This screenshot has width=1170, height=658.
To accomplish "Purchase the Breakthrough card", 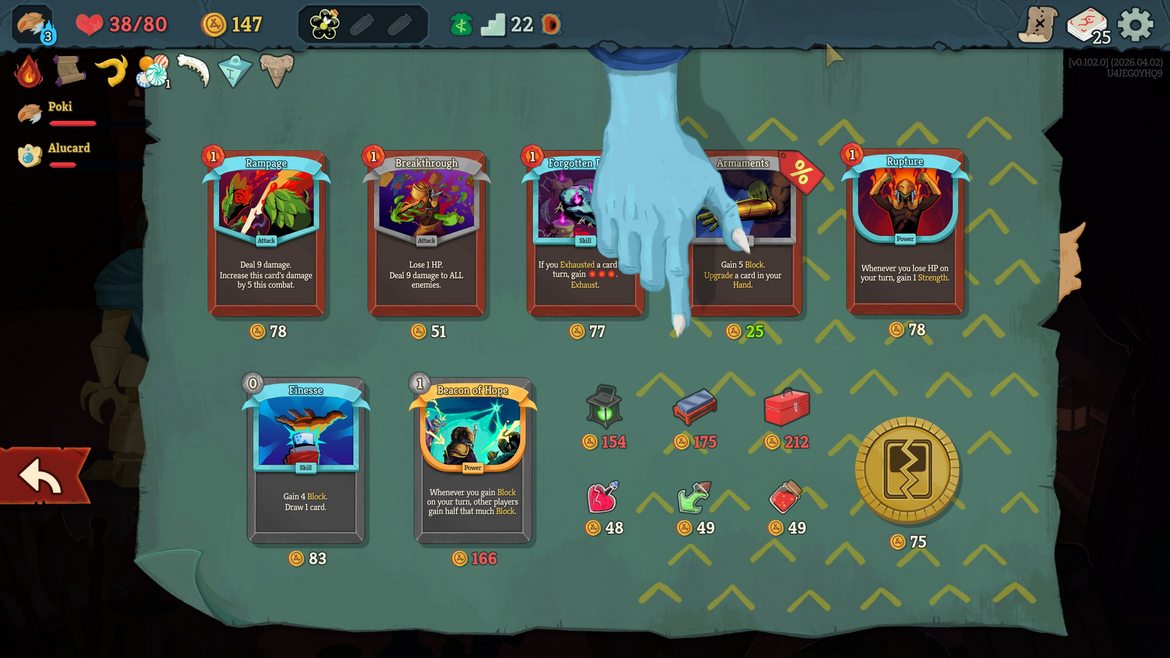I will click(x=427, y=233).
